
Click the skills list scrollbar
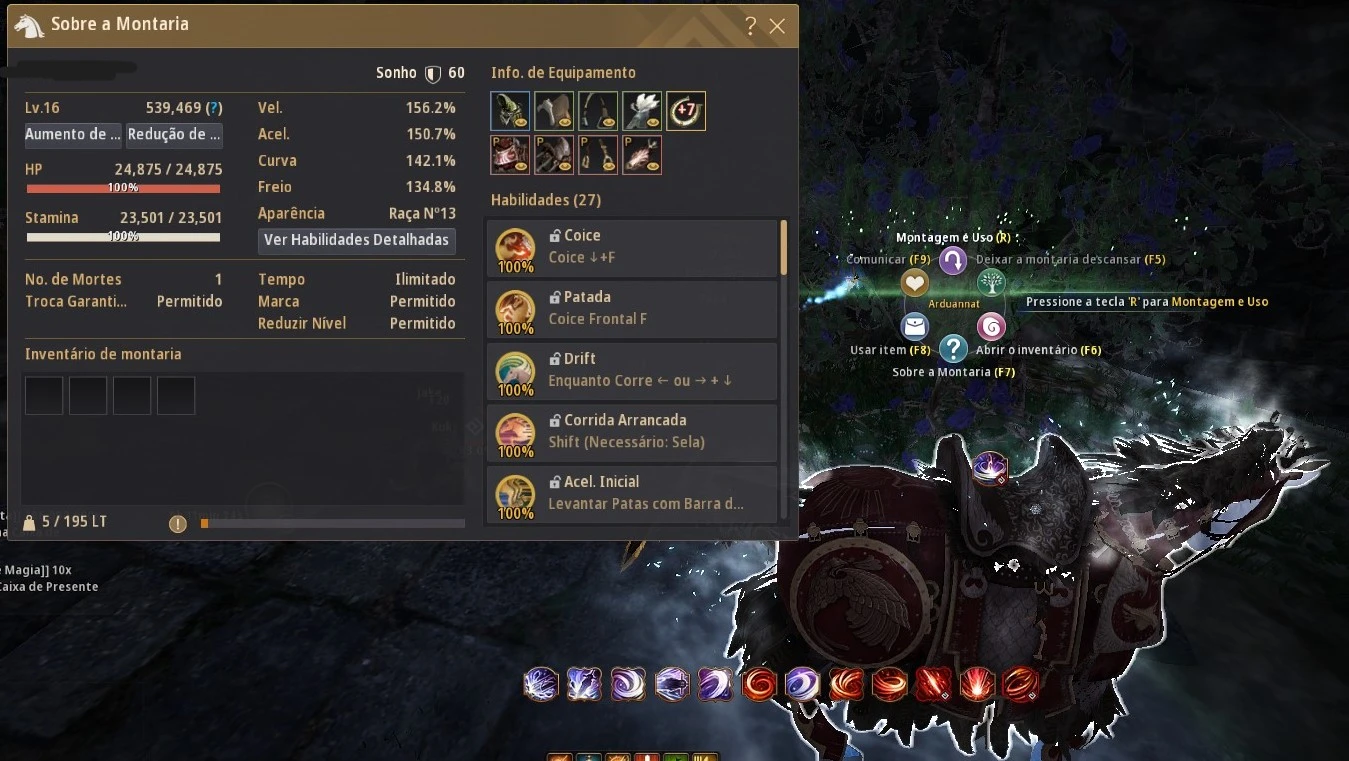(784, 249)
